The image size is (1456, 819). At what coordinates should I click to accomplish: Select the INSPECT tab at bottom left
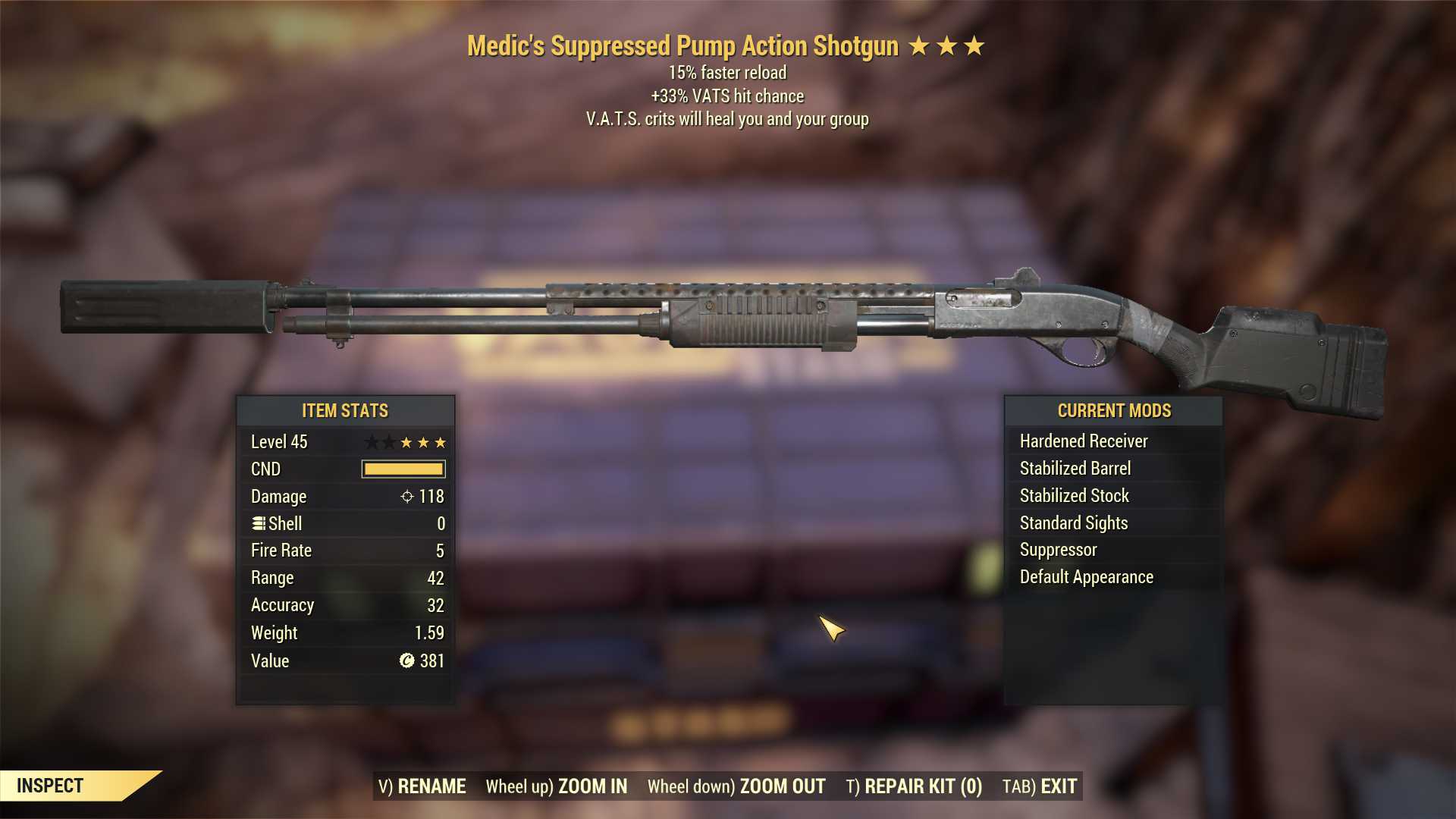point(51,786)
